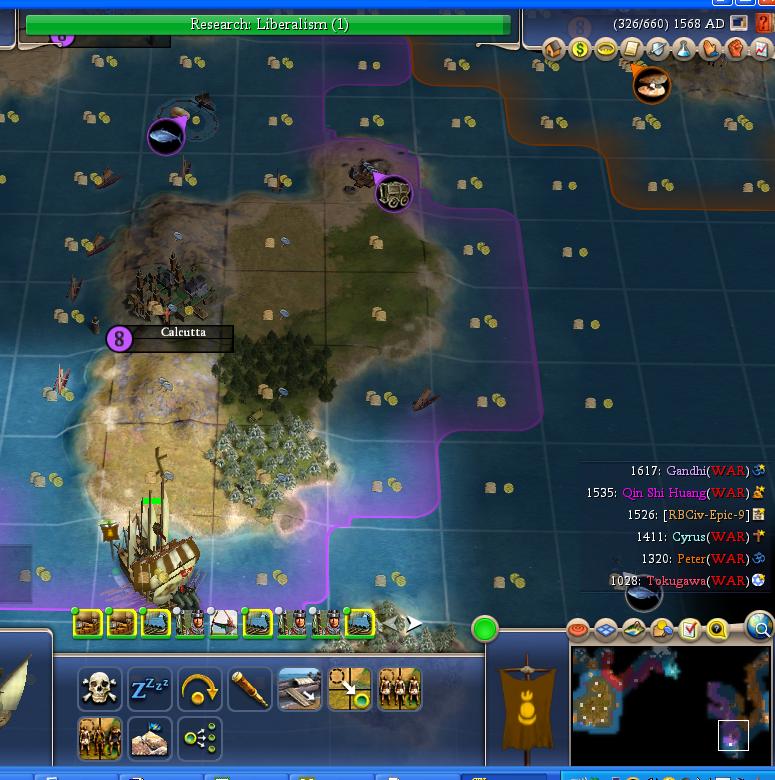Screen dimensions: 775x780
Task: Open the Military Advisor fist icon
Action: pyautogui.click(x=736, y=49)
